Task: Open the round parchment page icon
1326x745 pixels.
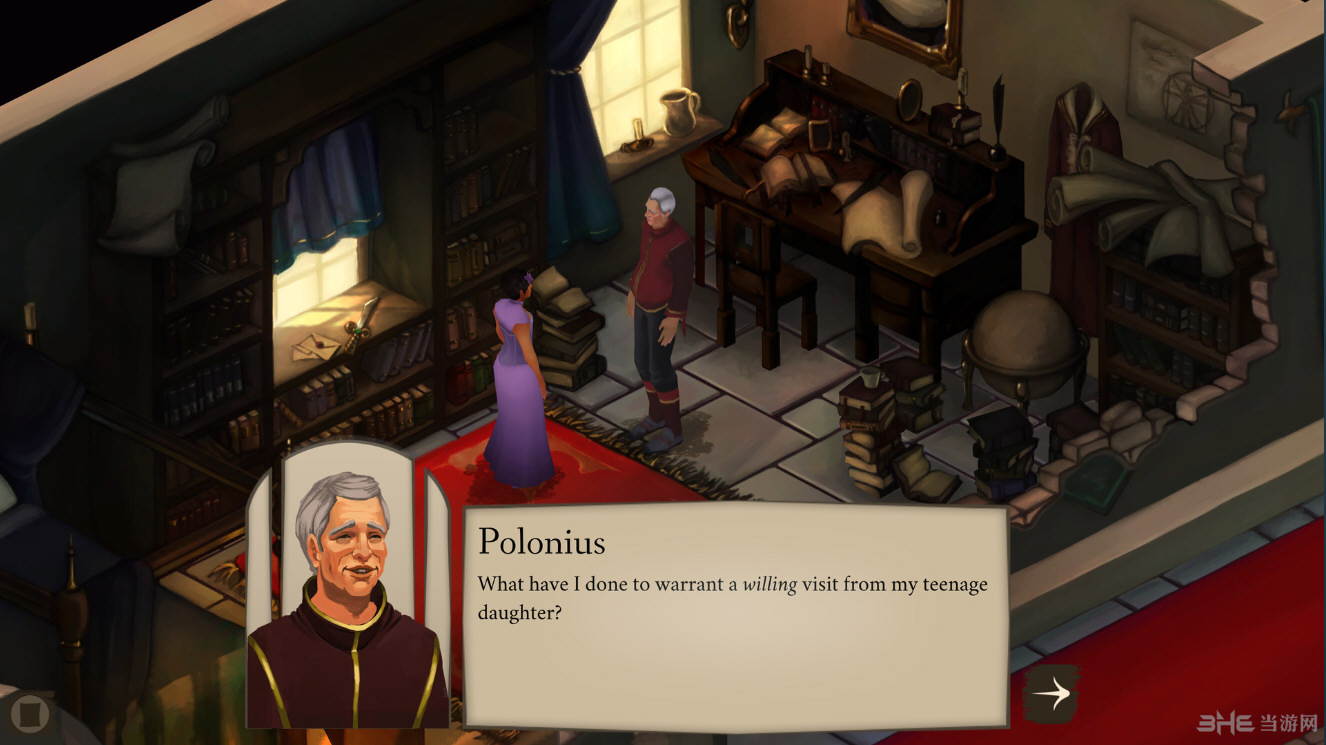Action: tap(30, 713)
